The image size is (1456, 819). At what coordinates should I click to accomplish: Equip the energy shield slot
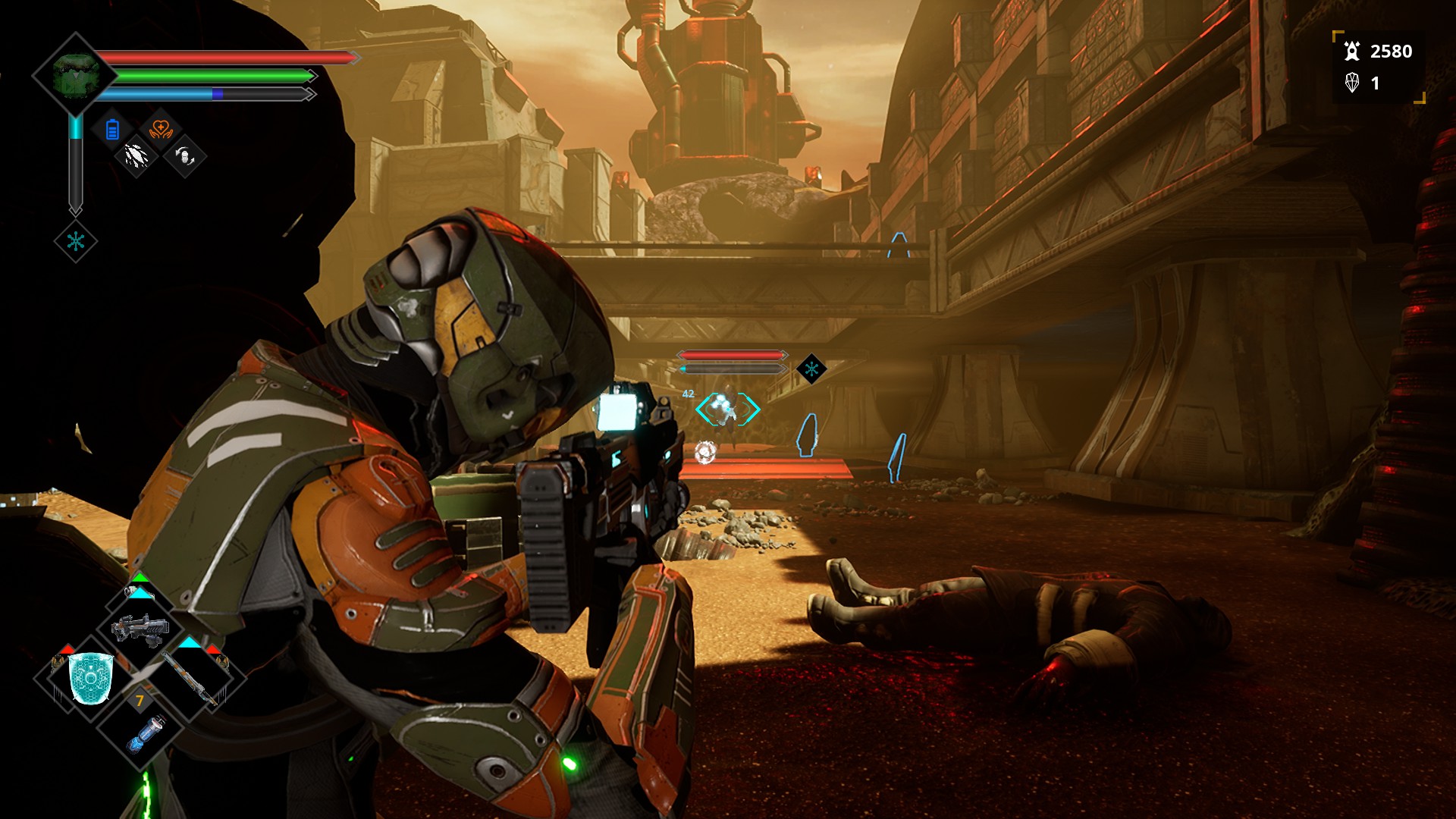coord(91,677)
